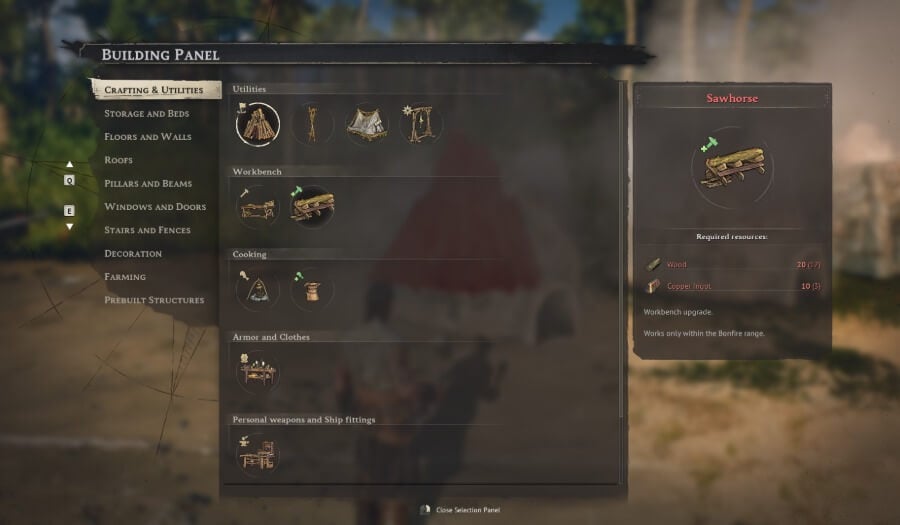Select Windows and Doors category

pyautogui.click(x=155, y=207)
